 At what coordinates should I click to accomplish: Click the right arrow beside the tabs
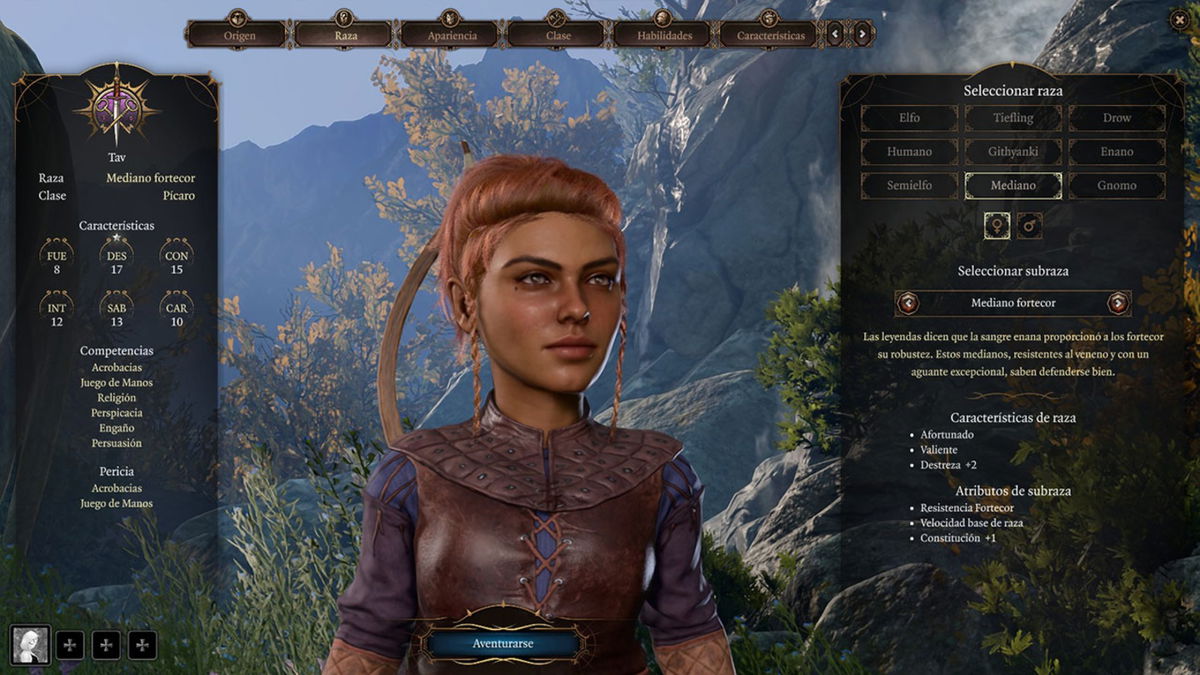(862, 35)
